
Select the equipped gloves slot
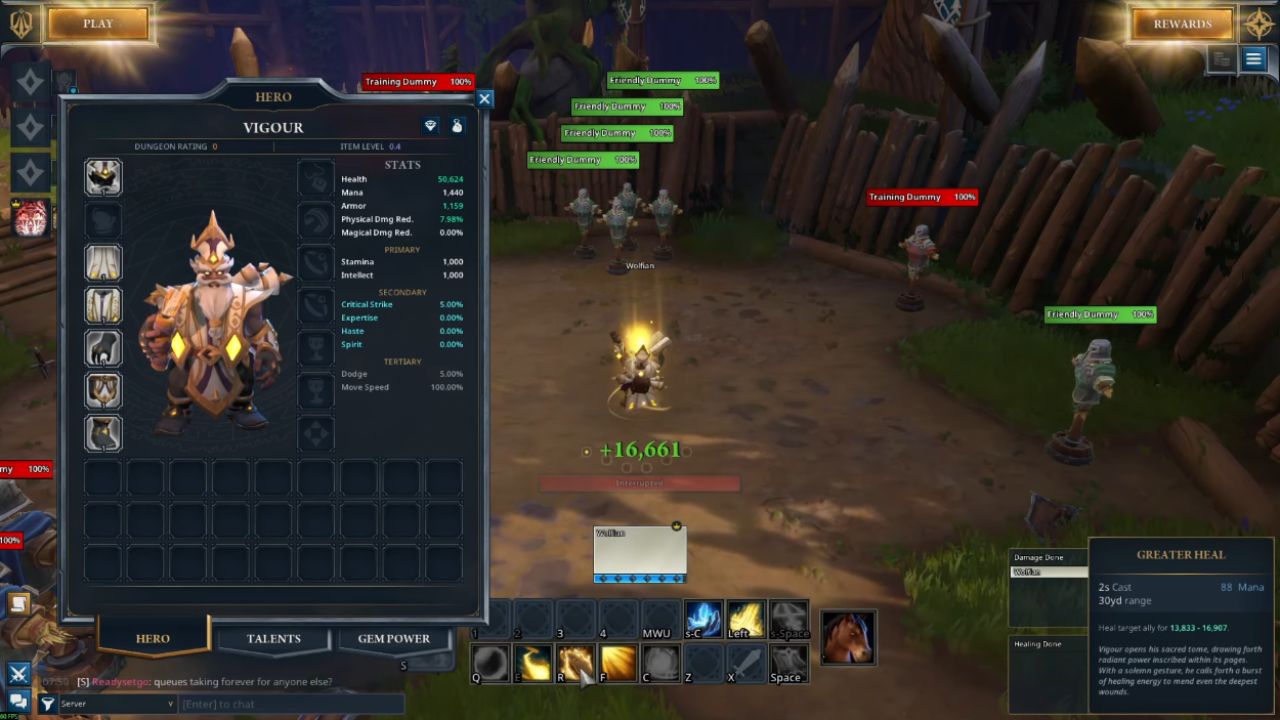point(103,348)
